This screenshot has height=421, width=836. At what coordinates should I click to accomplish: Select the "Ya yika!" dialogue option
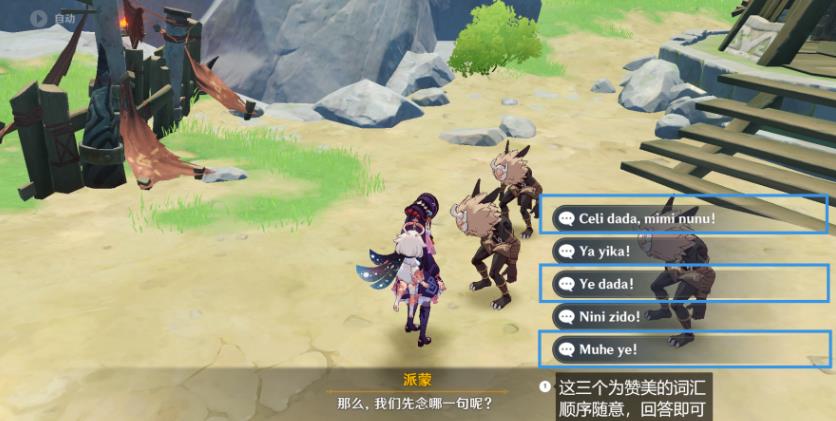click(606, 251)
